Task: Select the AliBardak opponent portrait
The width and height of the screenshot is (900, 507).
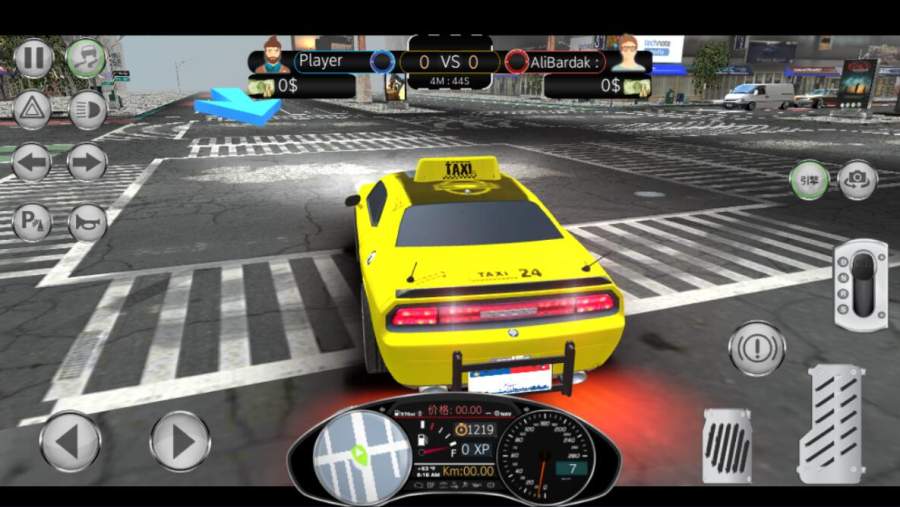Action: [x=627, y=56]
